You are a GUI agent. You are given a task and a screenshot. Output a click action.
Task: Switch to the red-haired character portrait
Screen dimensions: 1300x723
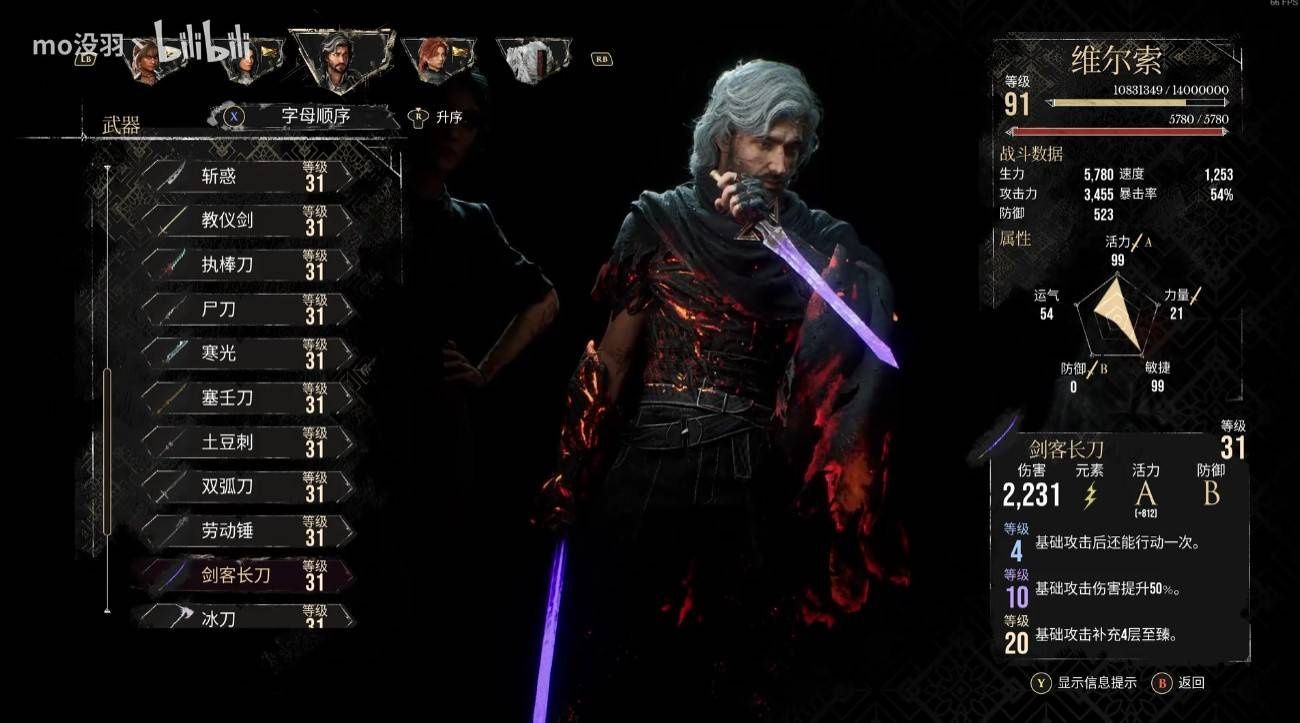(436, 59)
